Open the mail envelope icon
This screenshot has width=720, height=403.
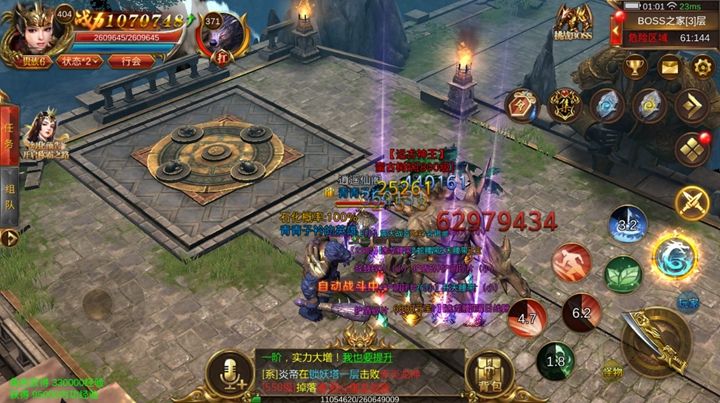coord(667,66)
